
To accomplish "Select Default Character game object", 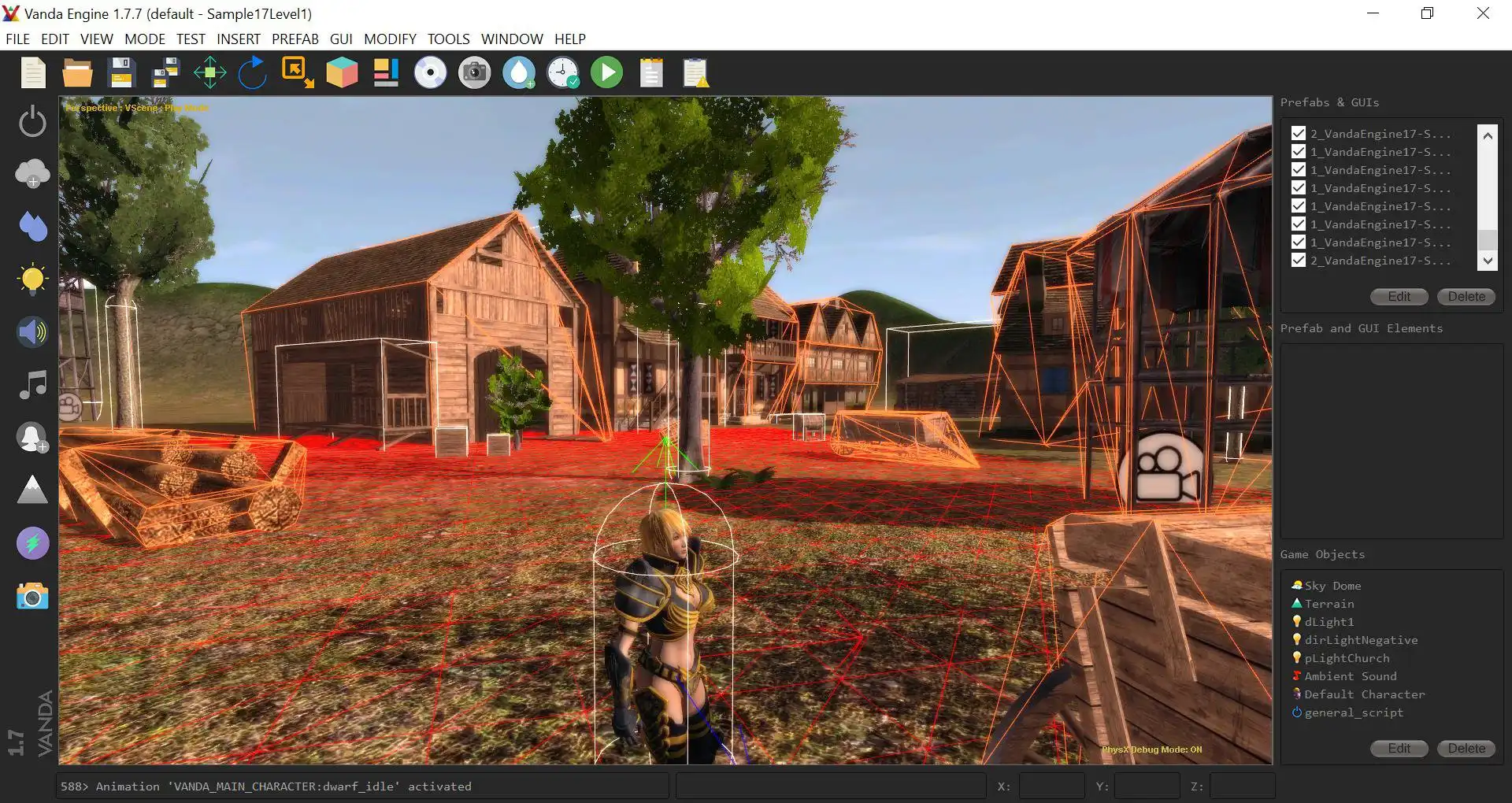I will pyautogui.click(x=1364, y=694).
